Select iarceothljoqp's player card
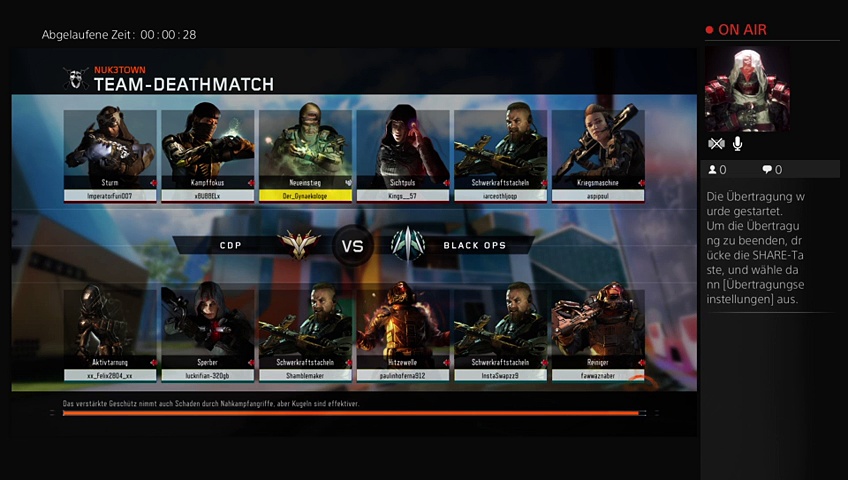Screen dimensions: 848x480 pos(500,155)
